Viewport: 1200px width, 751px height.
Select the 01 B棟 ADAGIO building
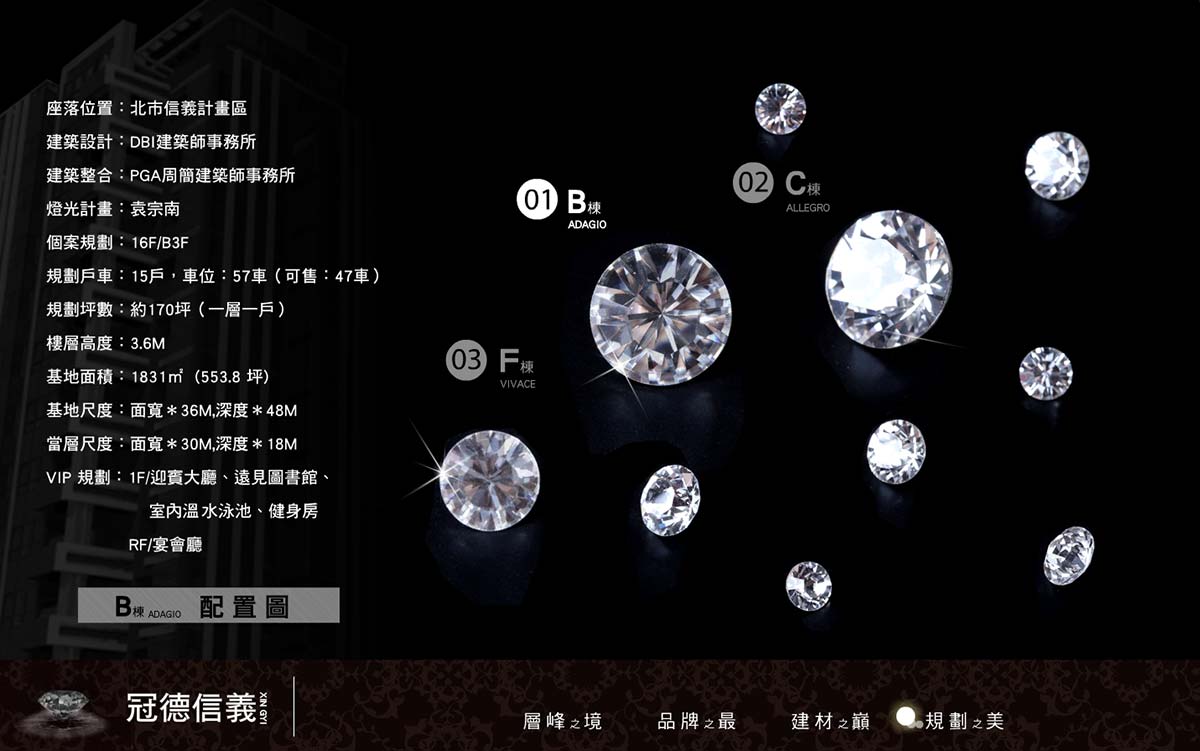click(562, 203)
